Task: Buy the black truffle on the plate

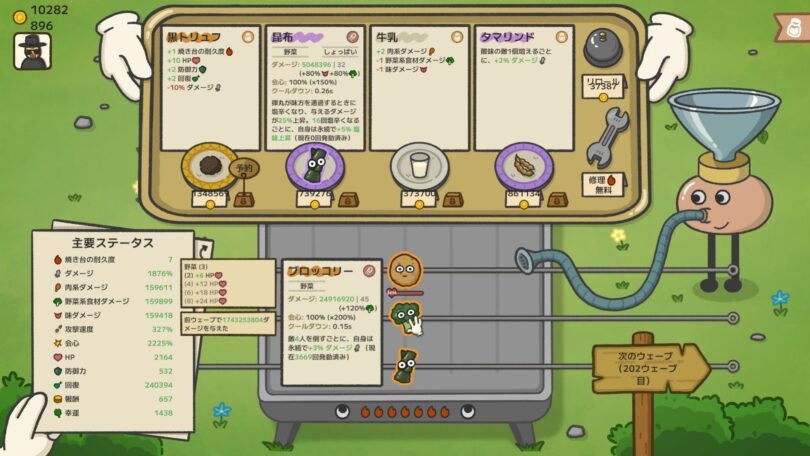Action: coord(210,165)
